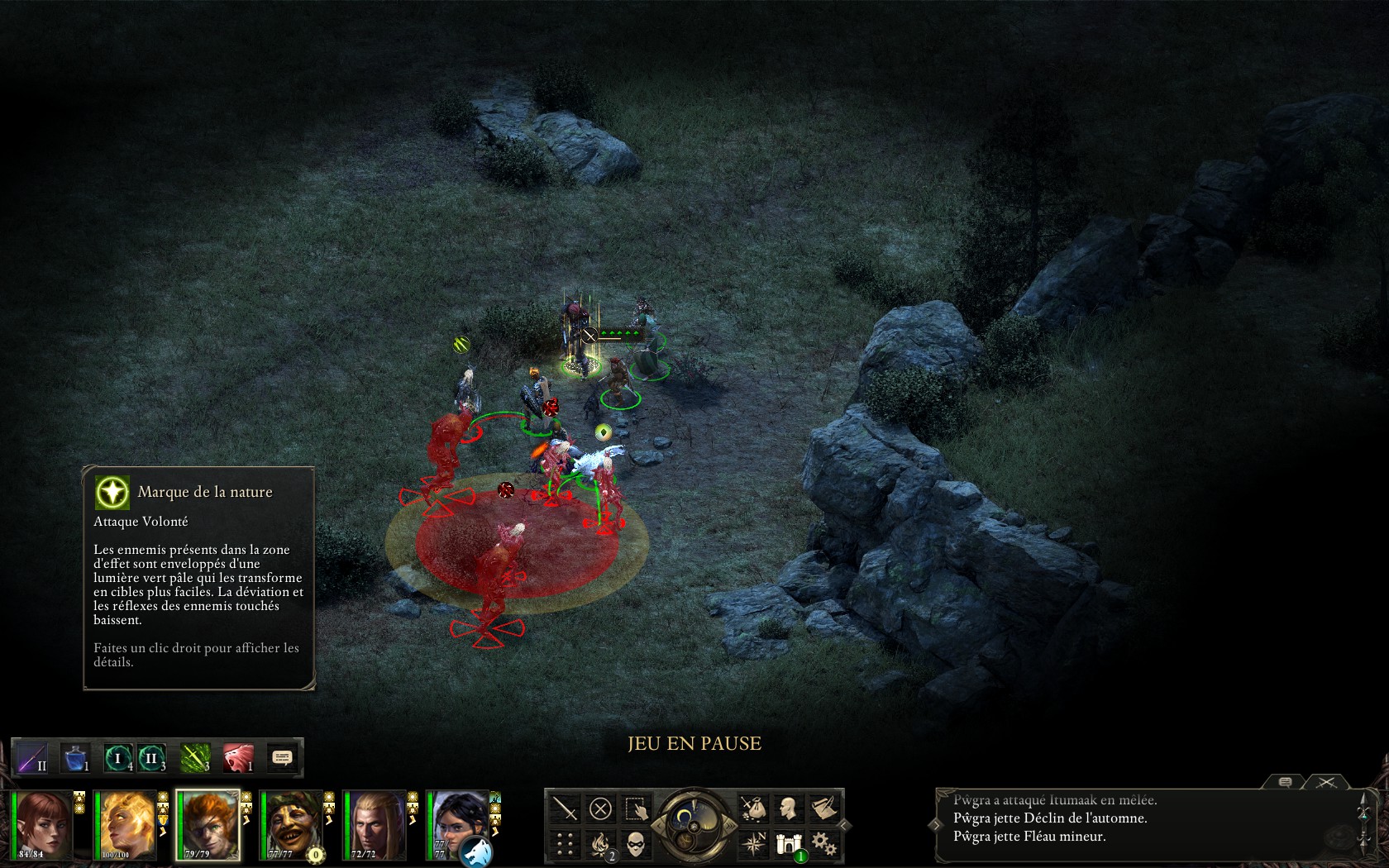Viewport: 1389px width, 868px height.
Task: Click the sword attack command button
Action: point(565,808)
